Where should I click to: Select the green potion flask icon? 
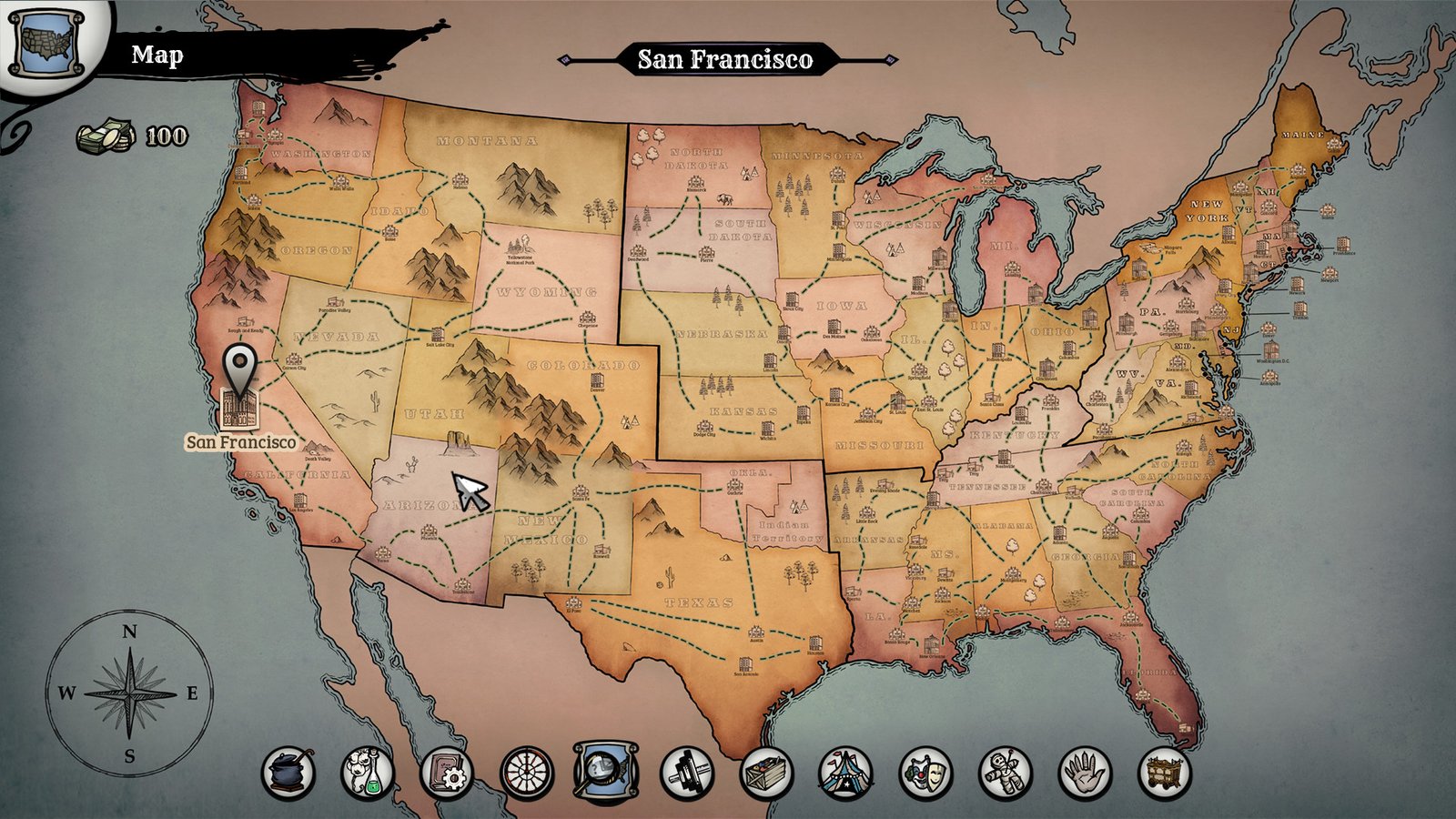coord(368,773)
